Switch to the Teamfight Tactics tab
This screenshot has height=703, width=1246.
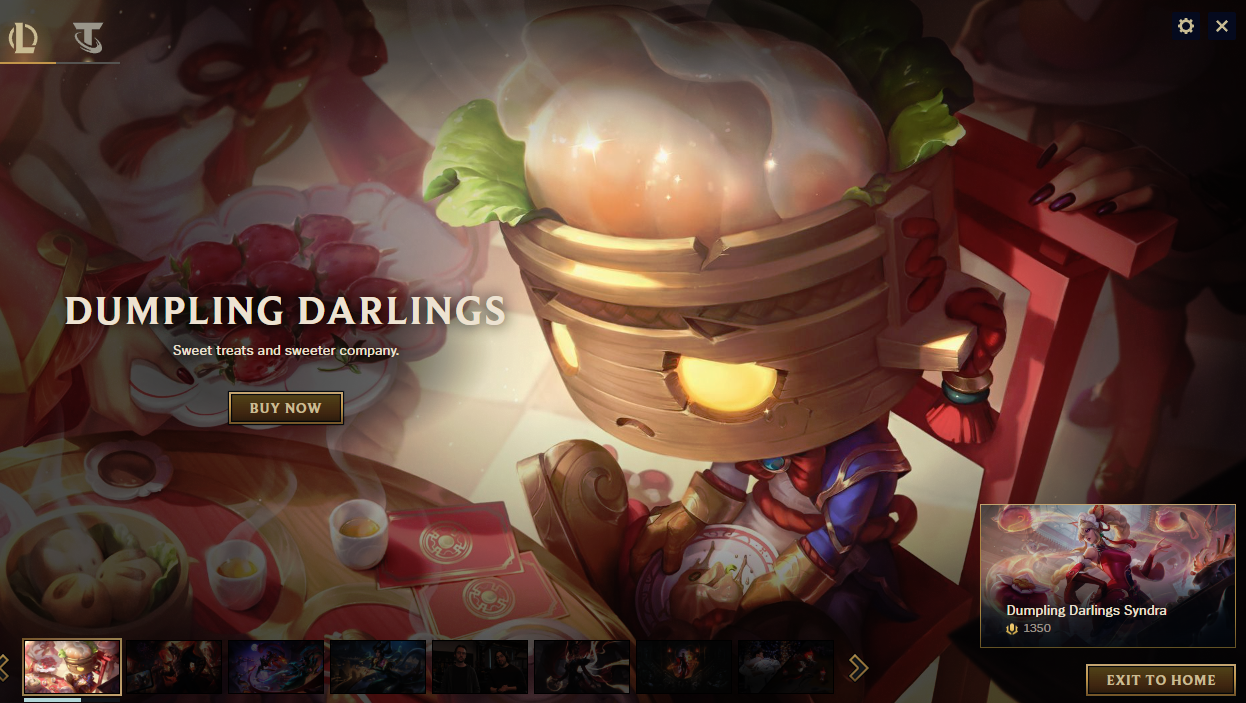tap(87, 39)
